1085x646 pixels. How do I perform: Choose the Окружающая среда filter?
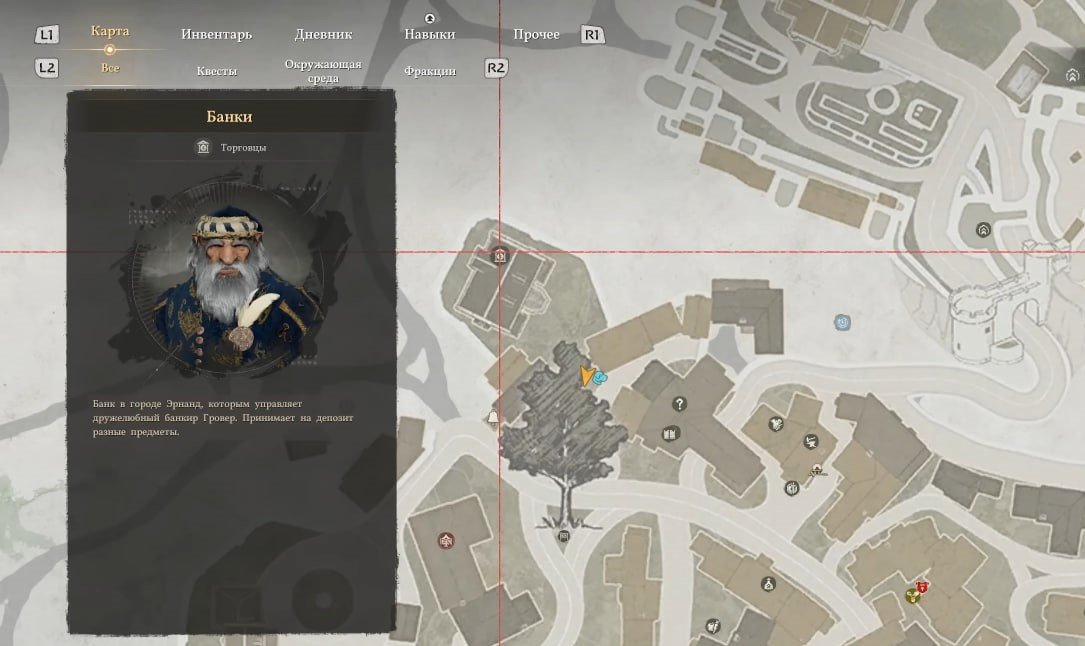322,71
